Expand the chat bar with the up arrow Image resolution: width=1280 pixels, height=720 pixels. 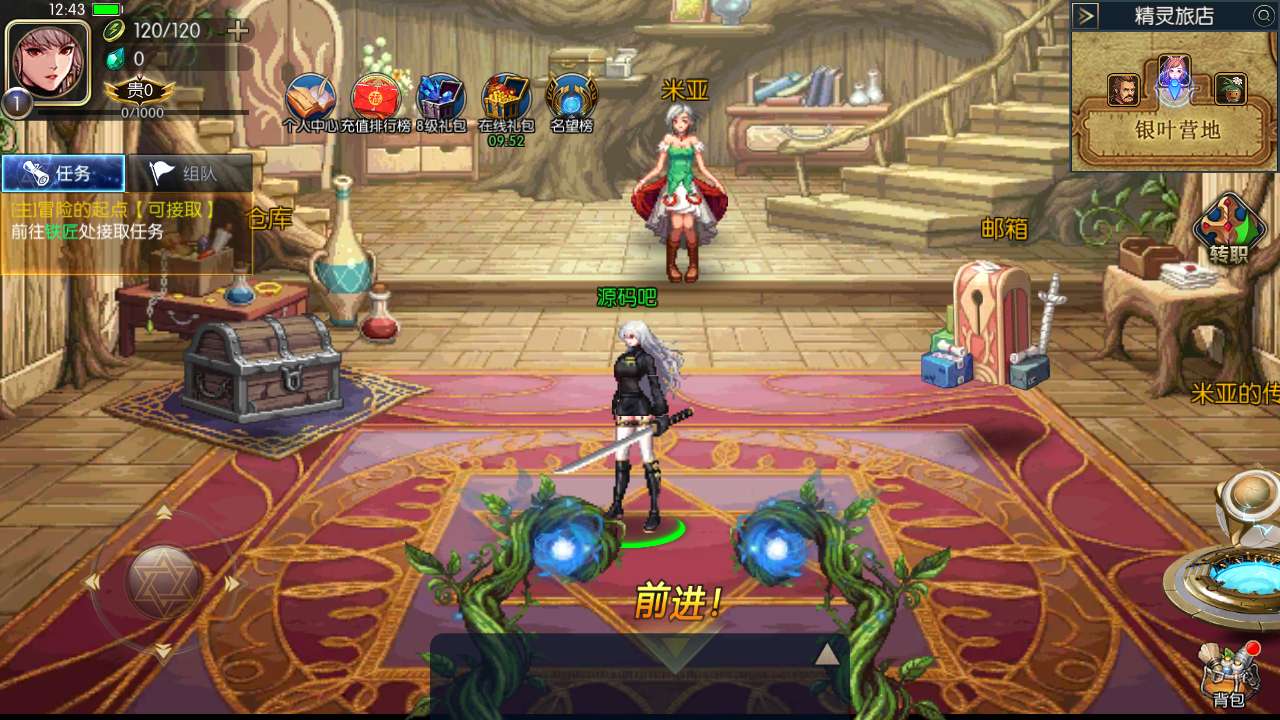[826, 654]
